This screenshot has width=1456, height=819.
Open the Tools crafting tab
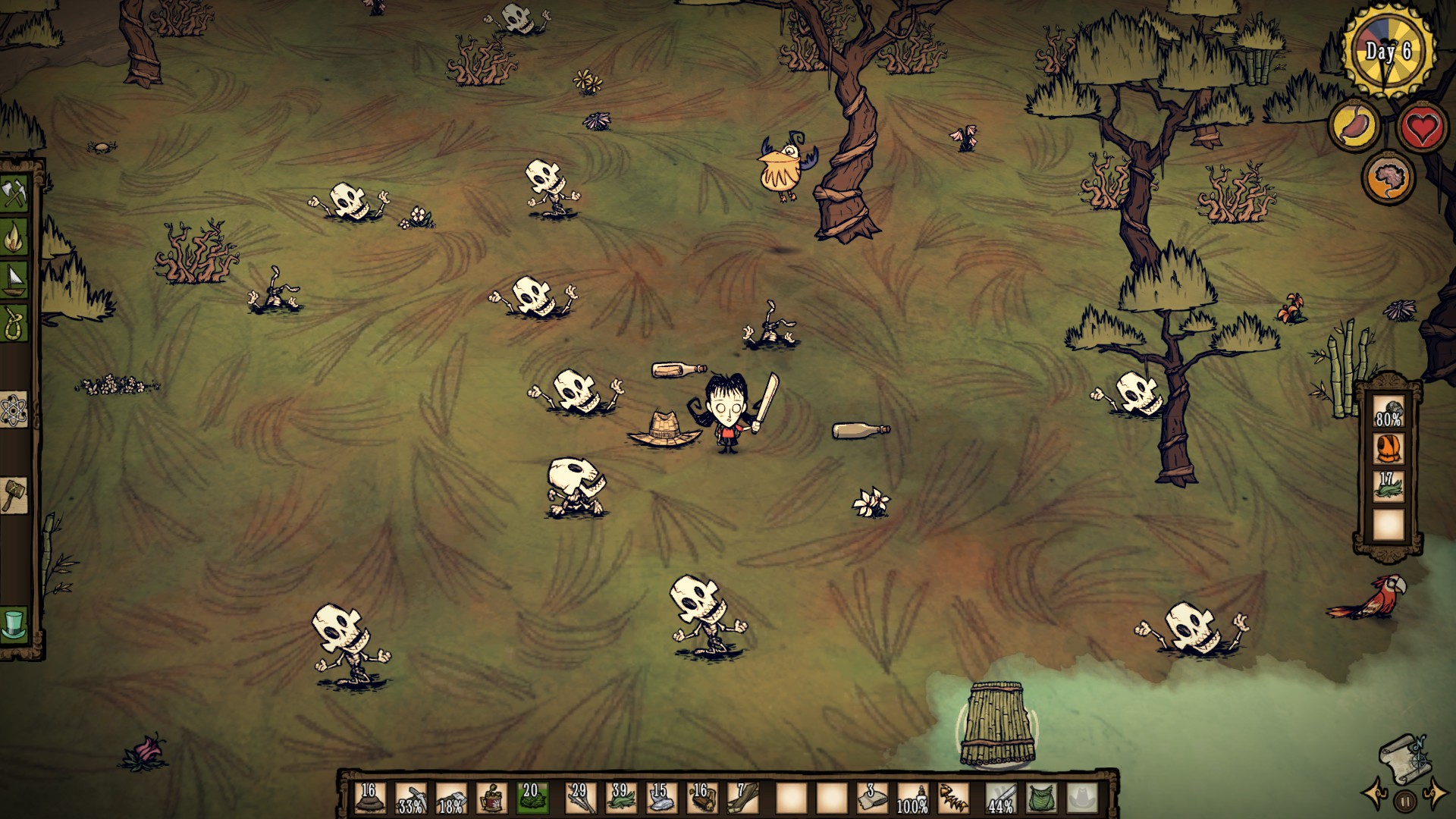(14, 193)
